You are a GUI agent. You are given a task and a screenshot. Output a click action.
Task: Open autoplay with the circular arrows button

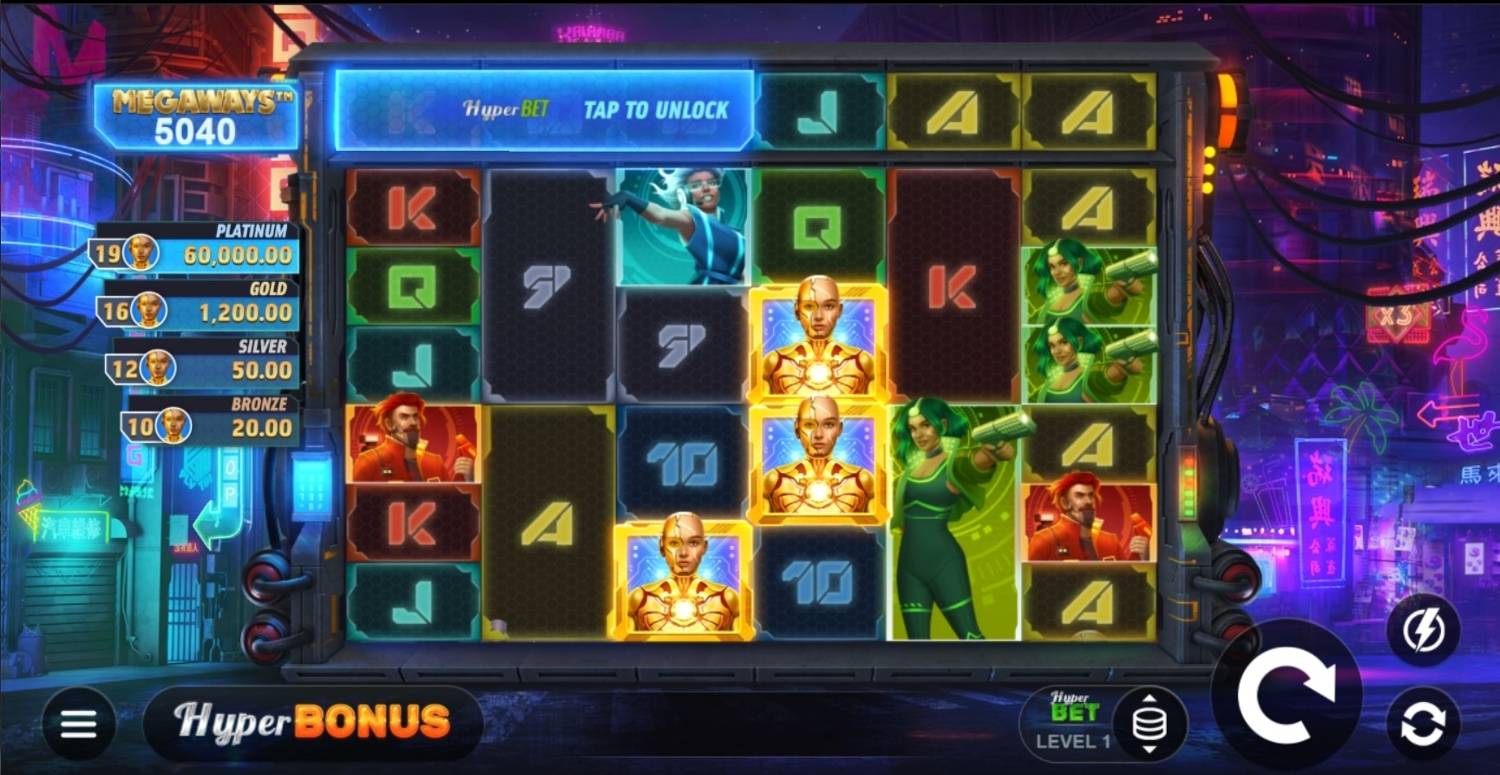1422,724
